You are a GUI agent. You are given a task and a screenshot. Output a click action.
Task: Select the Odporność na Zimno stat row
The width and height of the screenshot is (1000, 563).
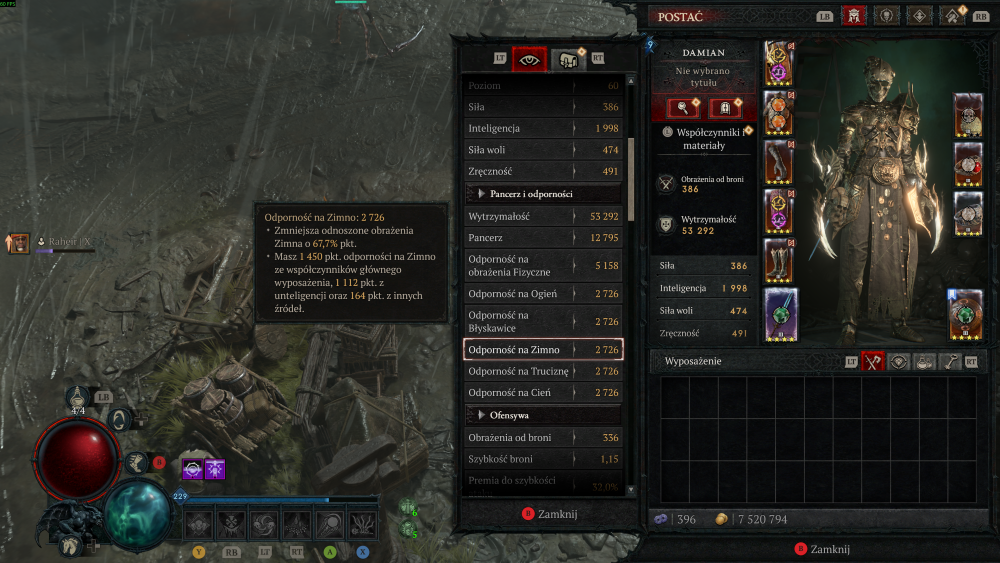[x=543, y=350]
